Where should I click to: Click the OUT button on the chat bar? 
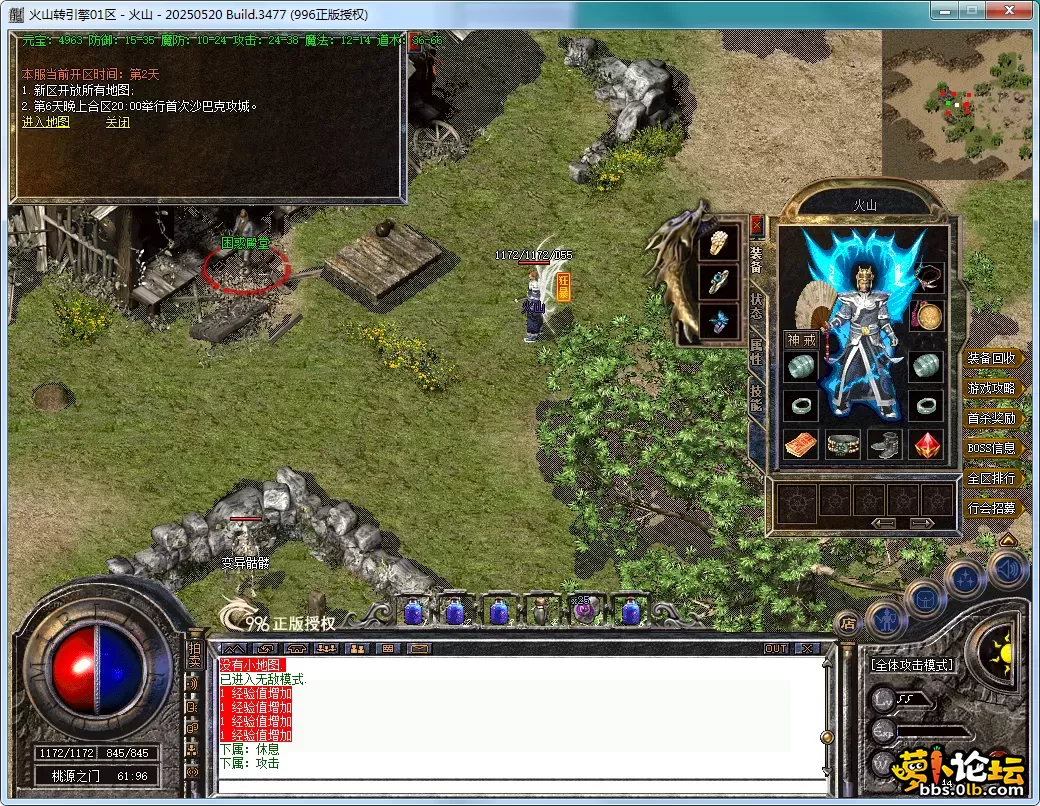(x=776, y=649)
